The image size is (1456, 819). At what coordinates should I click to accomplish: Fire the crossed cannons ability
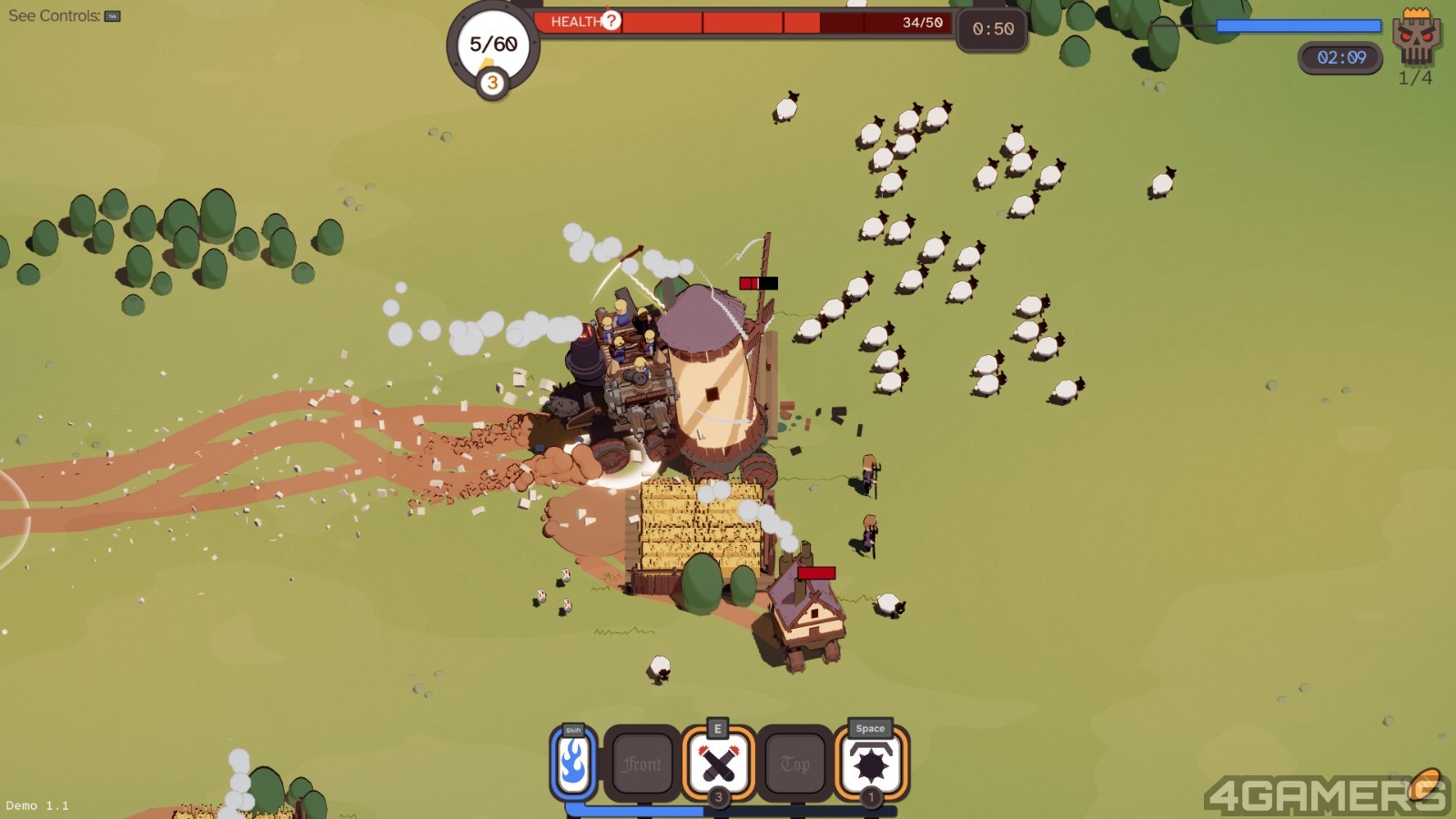coord(719,763)
